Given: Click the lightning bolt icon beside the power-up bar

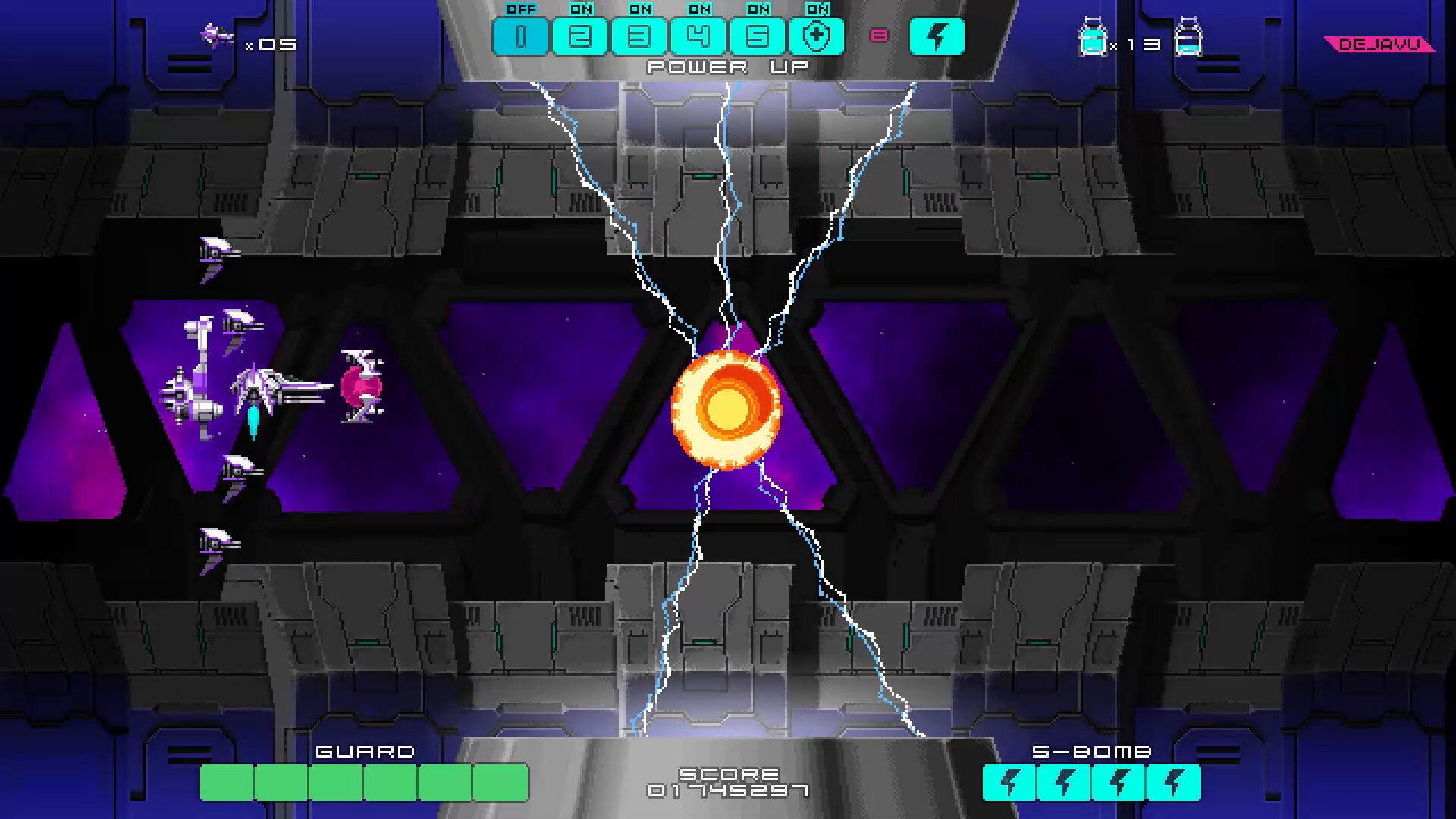Looking at the screenshot, I should 938,35.
